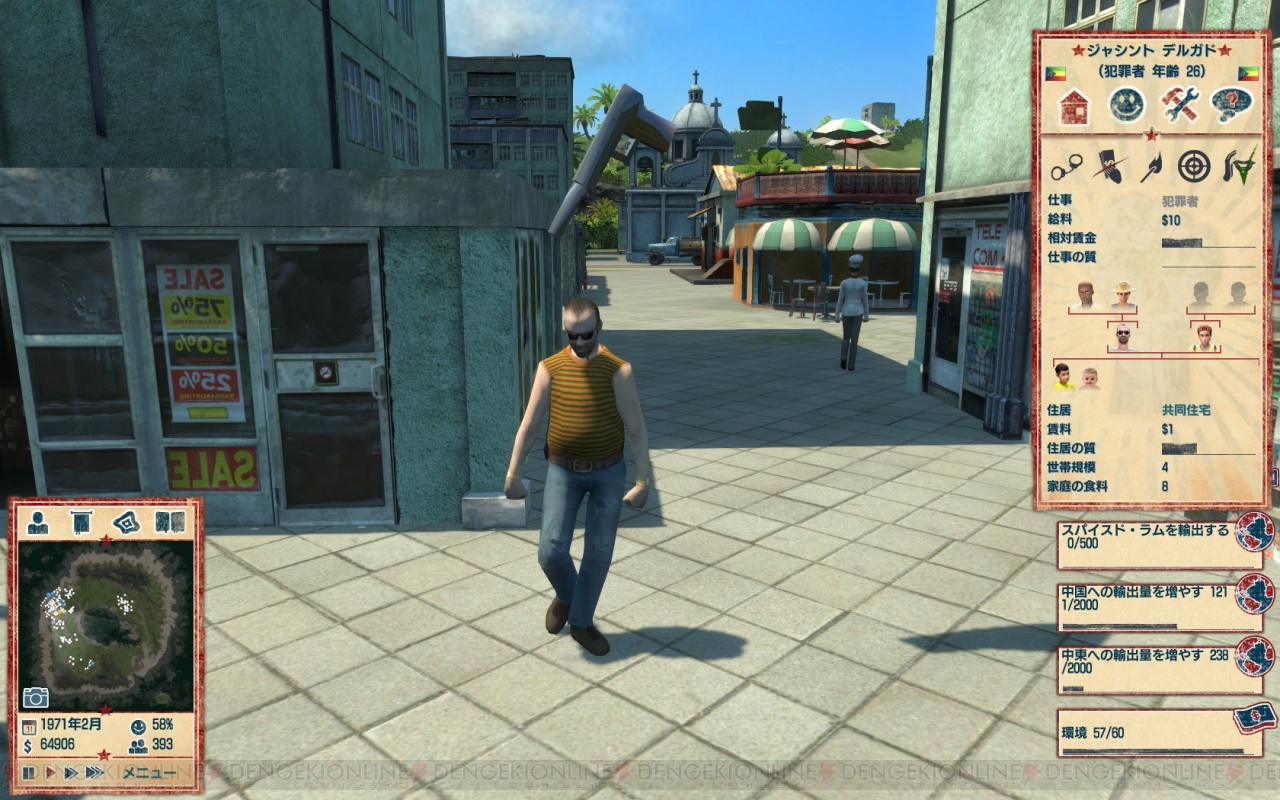This screenshot has height=800, width=1280.
Task: Open the almanac via person icon above minimap
Action: (37, 523)
